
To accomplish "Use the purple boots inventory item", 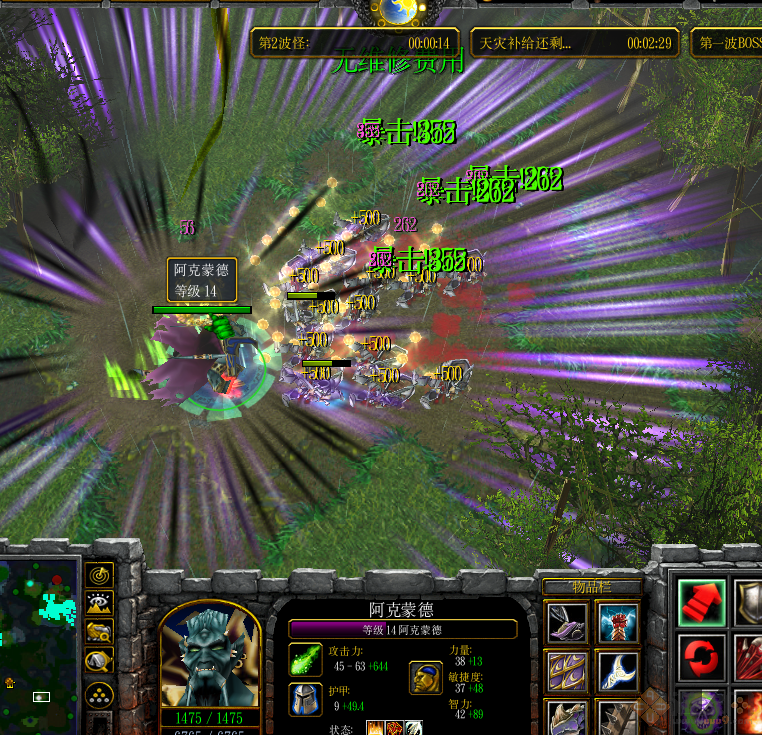I will (x=567, y=623).
